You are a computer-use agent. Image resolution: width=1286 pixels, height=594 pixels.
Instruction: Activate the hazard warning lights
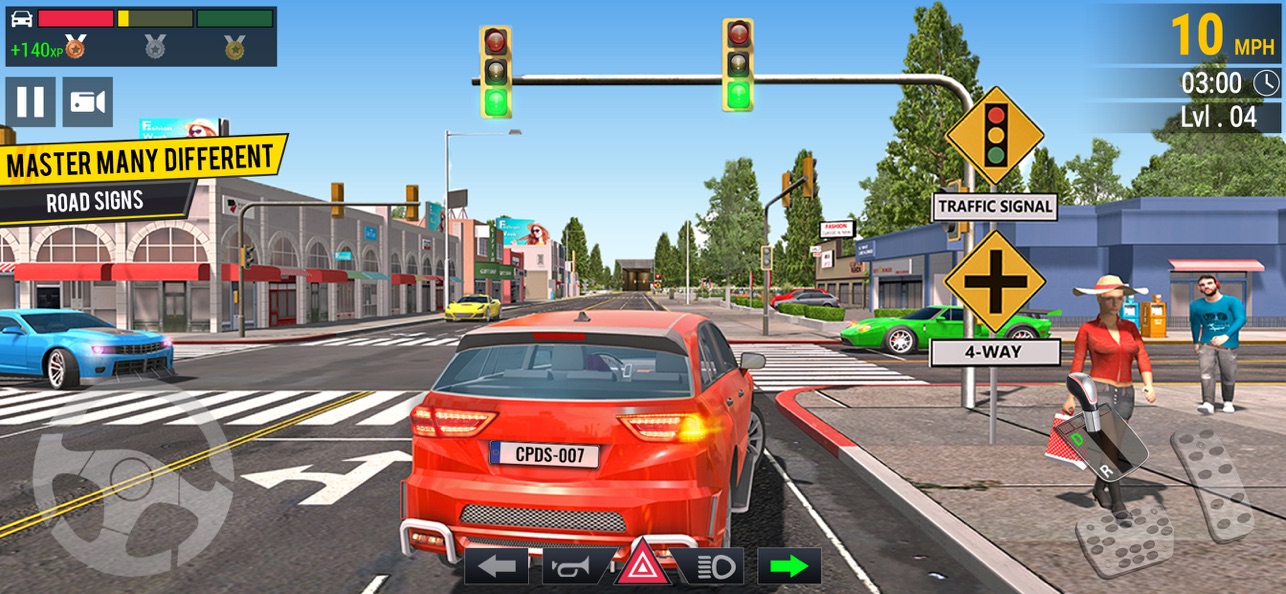(644, 567)
